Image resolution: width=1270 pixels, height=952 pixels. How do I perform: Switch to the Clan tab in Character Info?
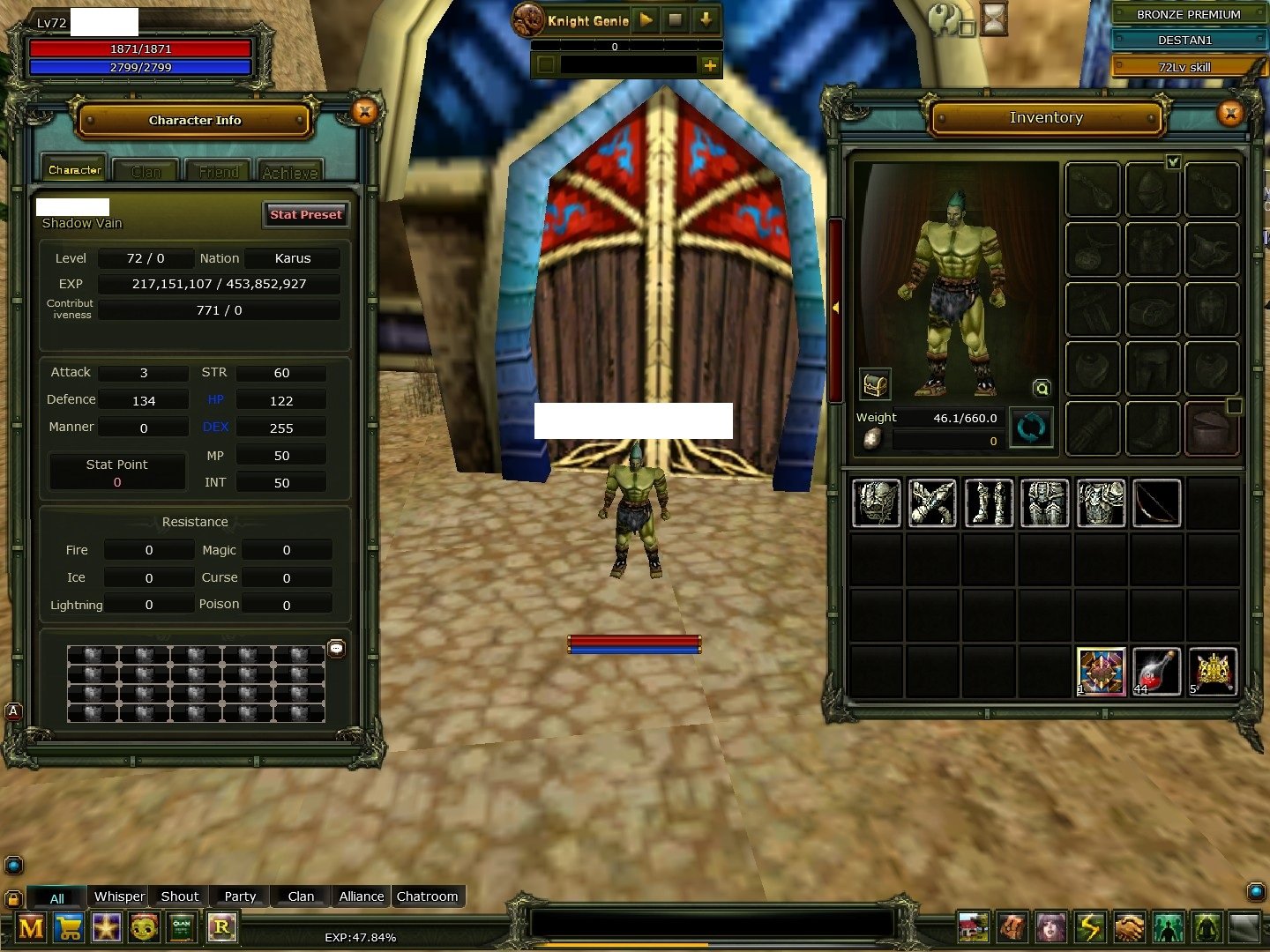[146, 171]
